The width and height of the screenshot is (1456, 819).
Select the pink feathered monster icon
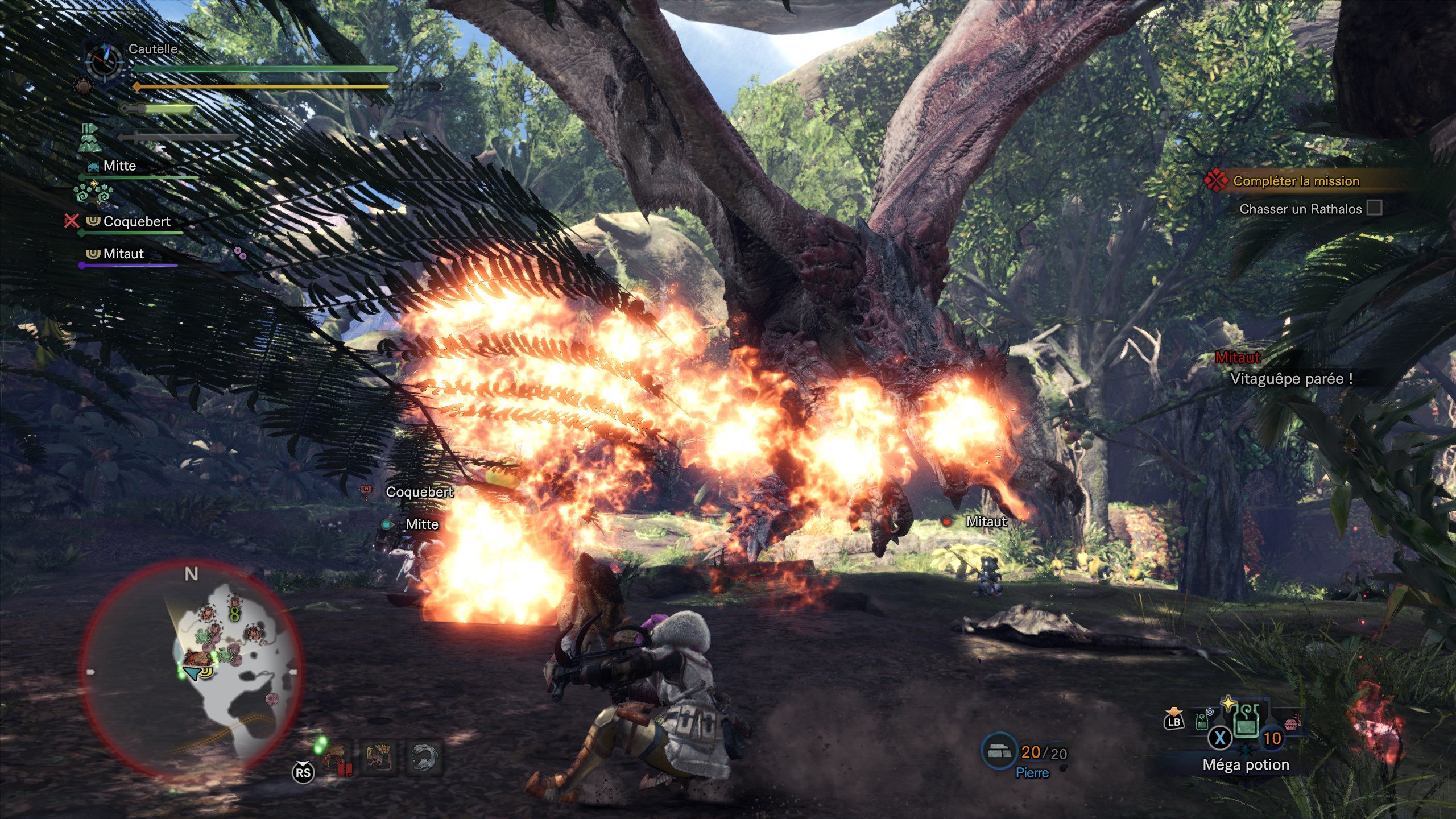[x=379, y=759]
